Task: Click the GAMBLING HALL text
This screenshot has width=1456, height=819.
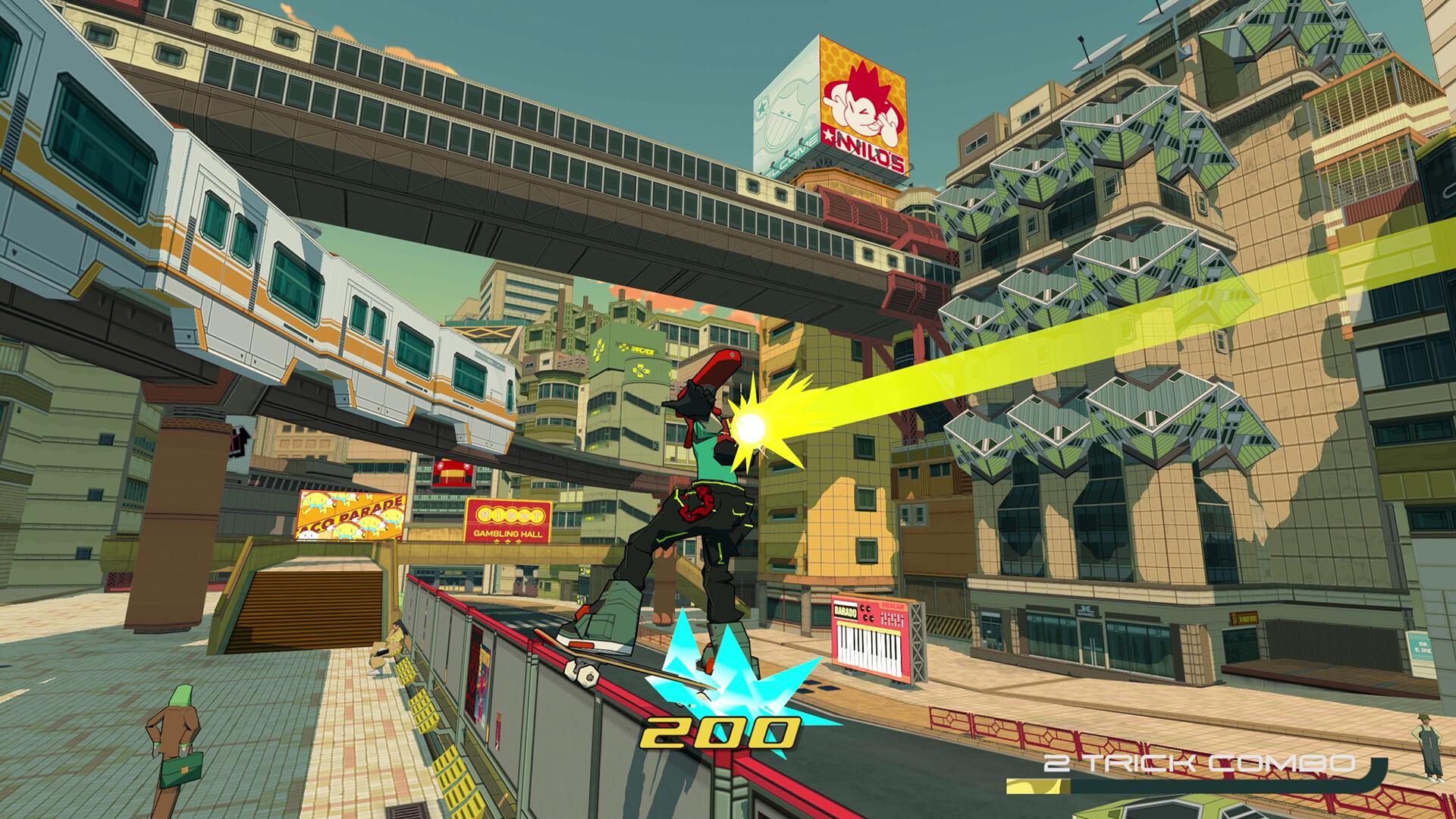Action: pos(508,533)
